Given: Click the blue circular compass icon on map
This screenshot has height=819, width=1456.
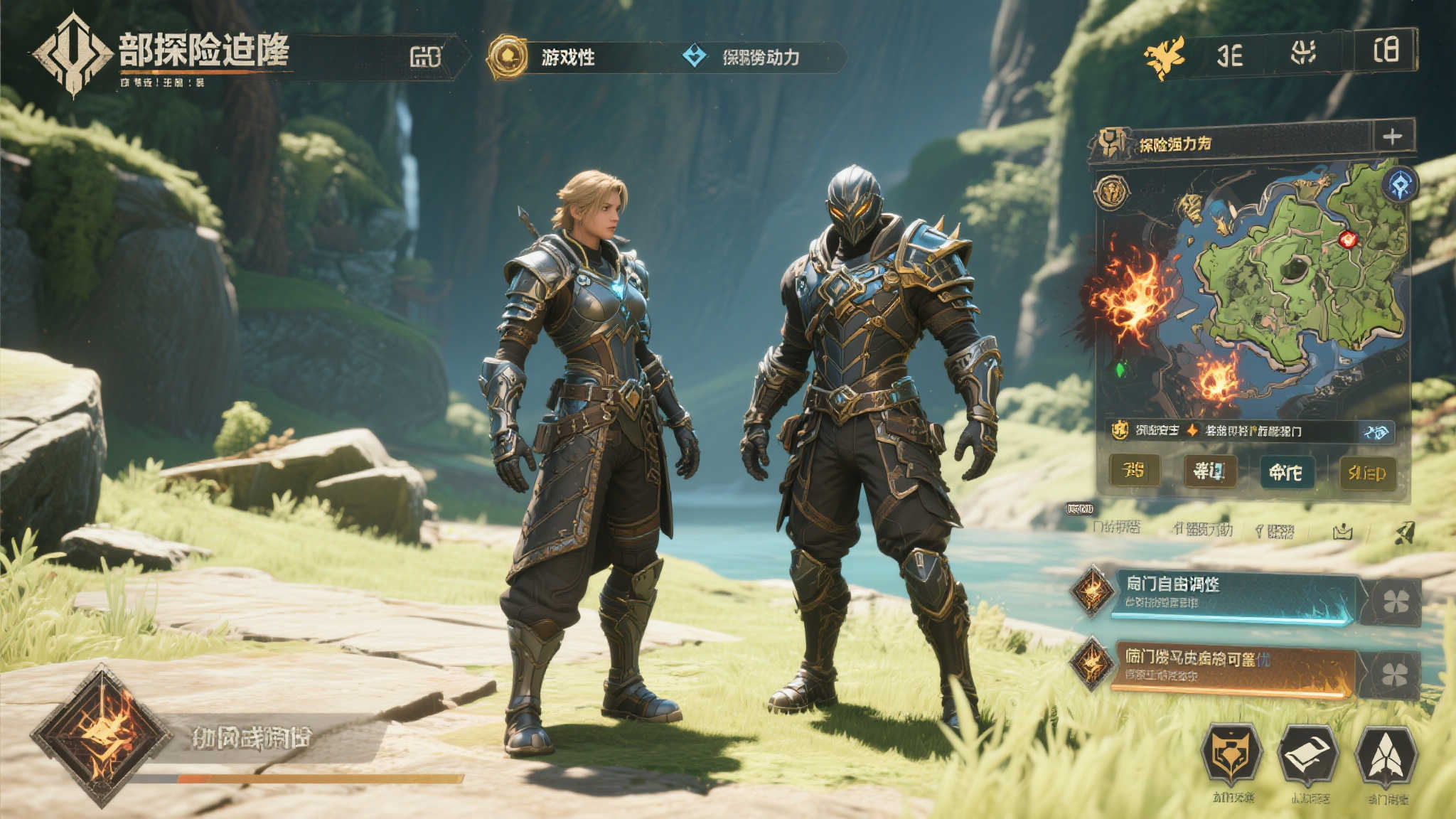Looking at the screenshot, I should point(1400,185).
